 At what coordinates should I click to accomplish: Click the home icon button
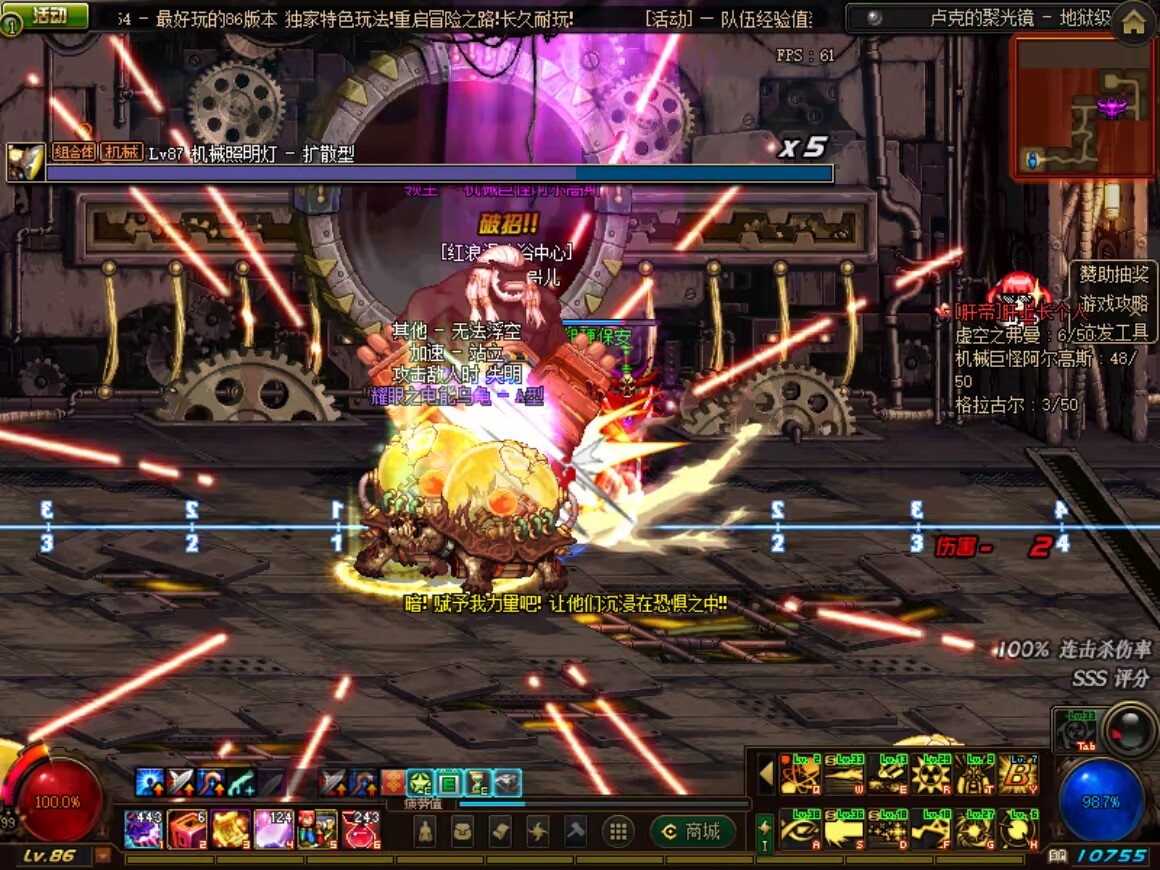click(1133, 23)
